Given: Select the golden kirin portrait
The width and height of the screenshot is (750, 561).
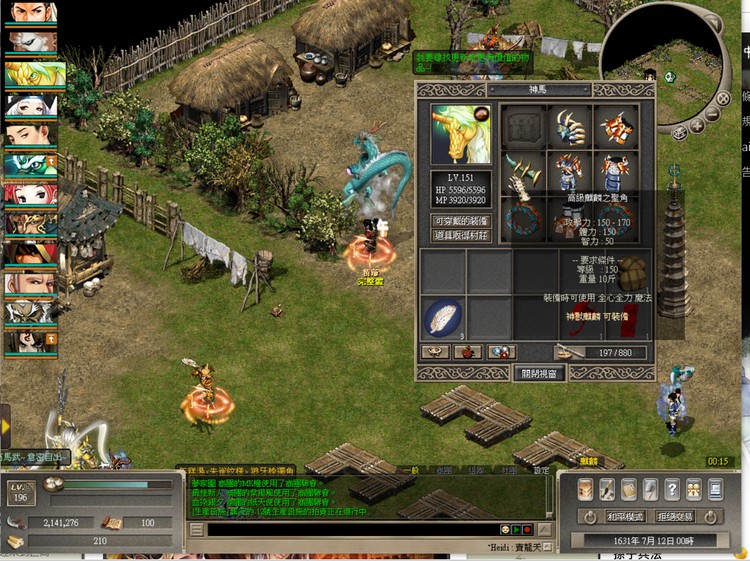Looking at the screenshot, I should 460,134.
